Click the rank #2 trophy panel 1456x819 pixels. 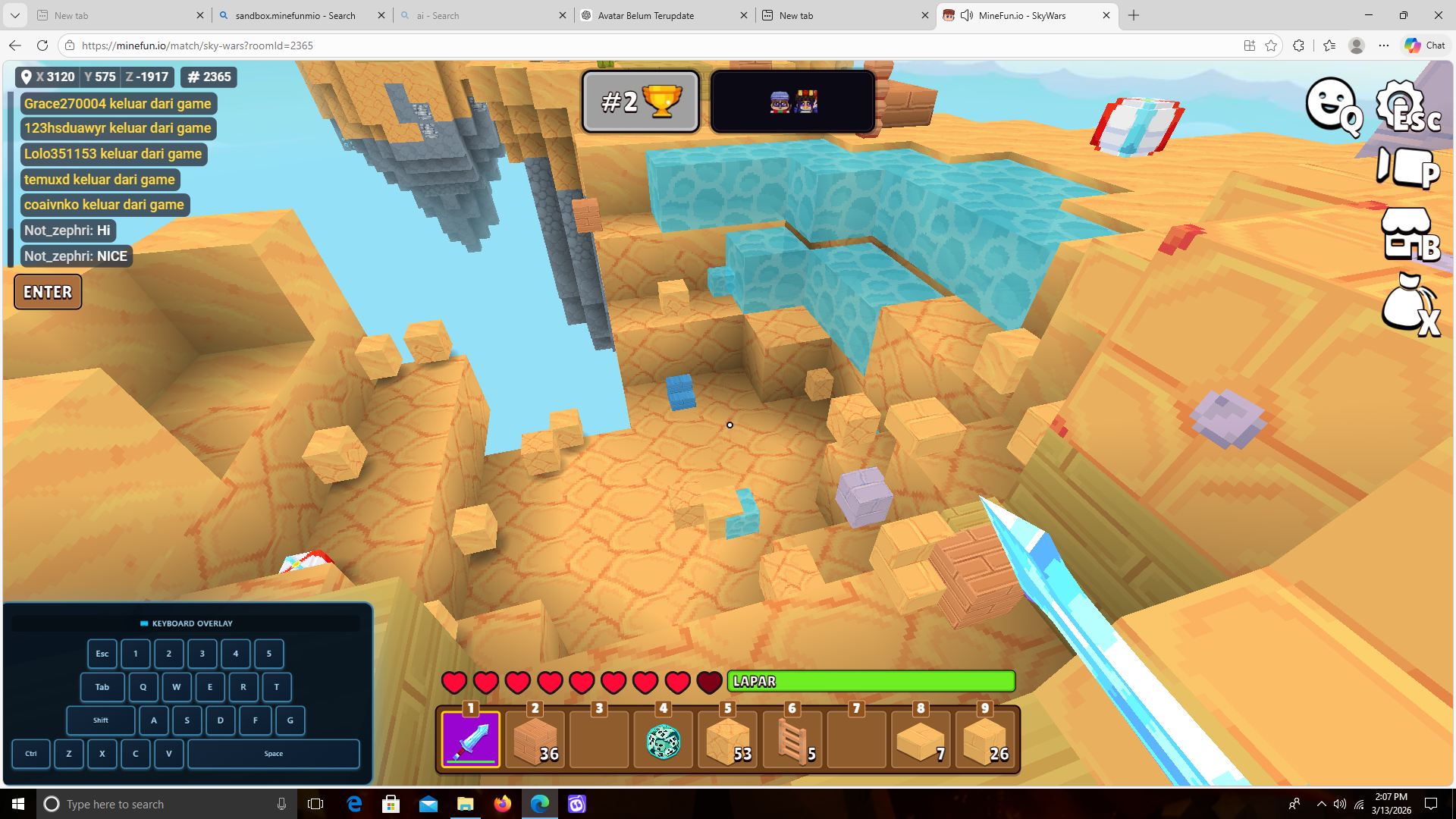click(x=641, y=102)
